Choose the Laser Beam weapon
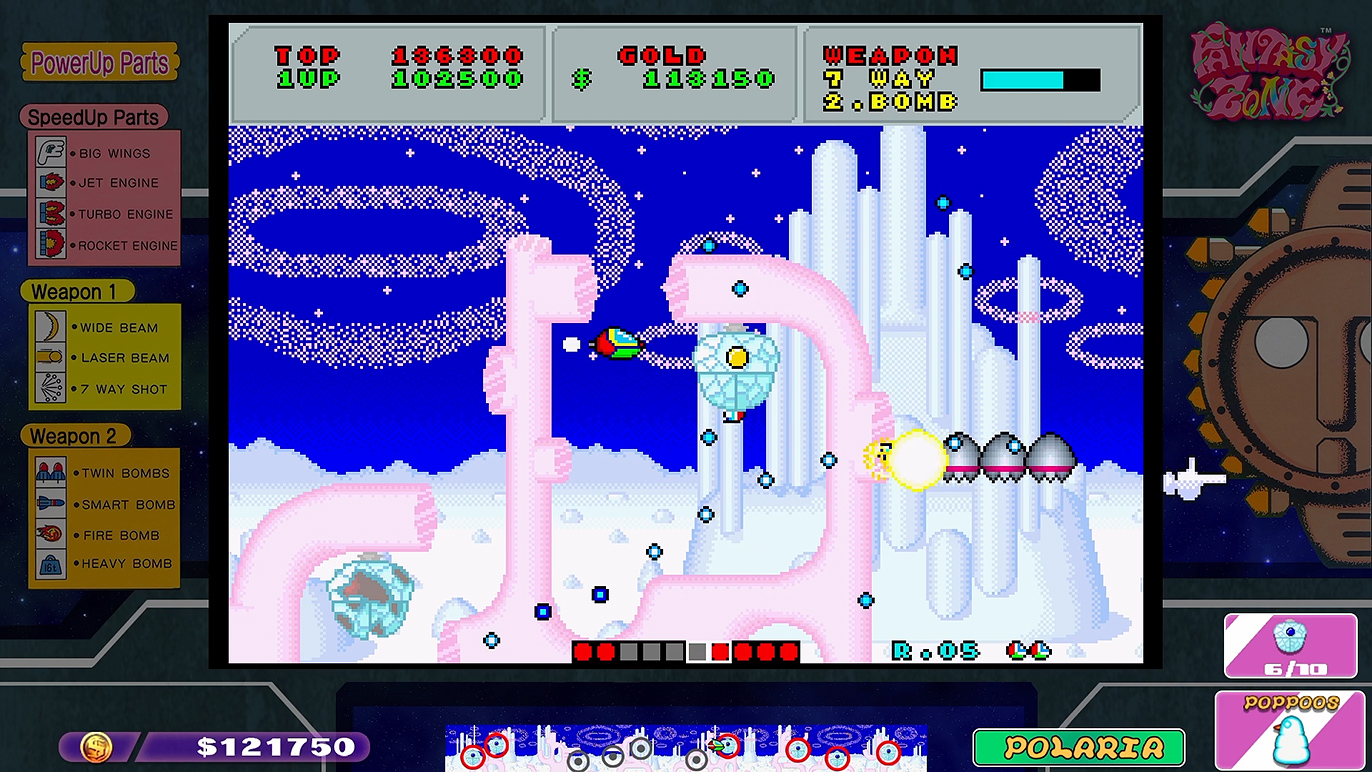Viewport: 1372px width, 772px height. pos(104,357)
